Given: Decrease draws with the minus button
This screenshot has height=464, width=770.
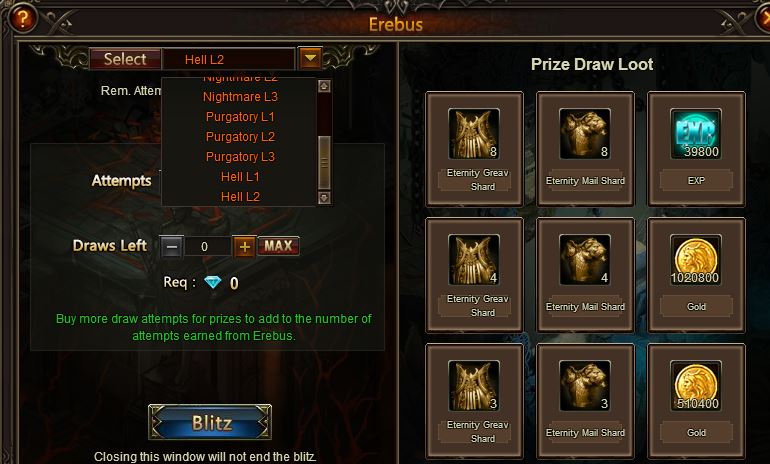Looking at the screenshot, I should (x=172, y=246).
